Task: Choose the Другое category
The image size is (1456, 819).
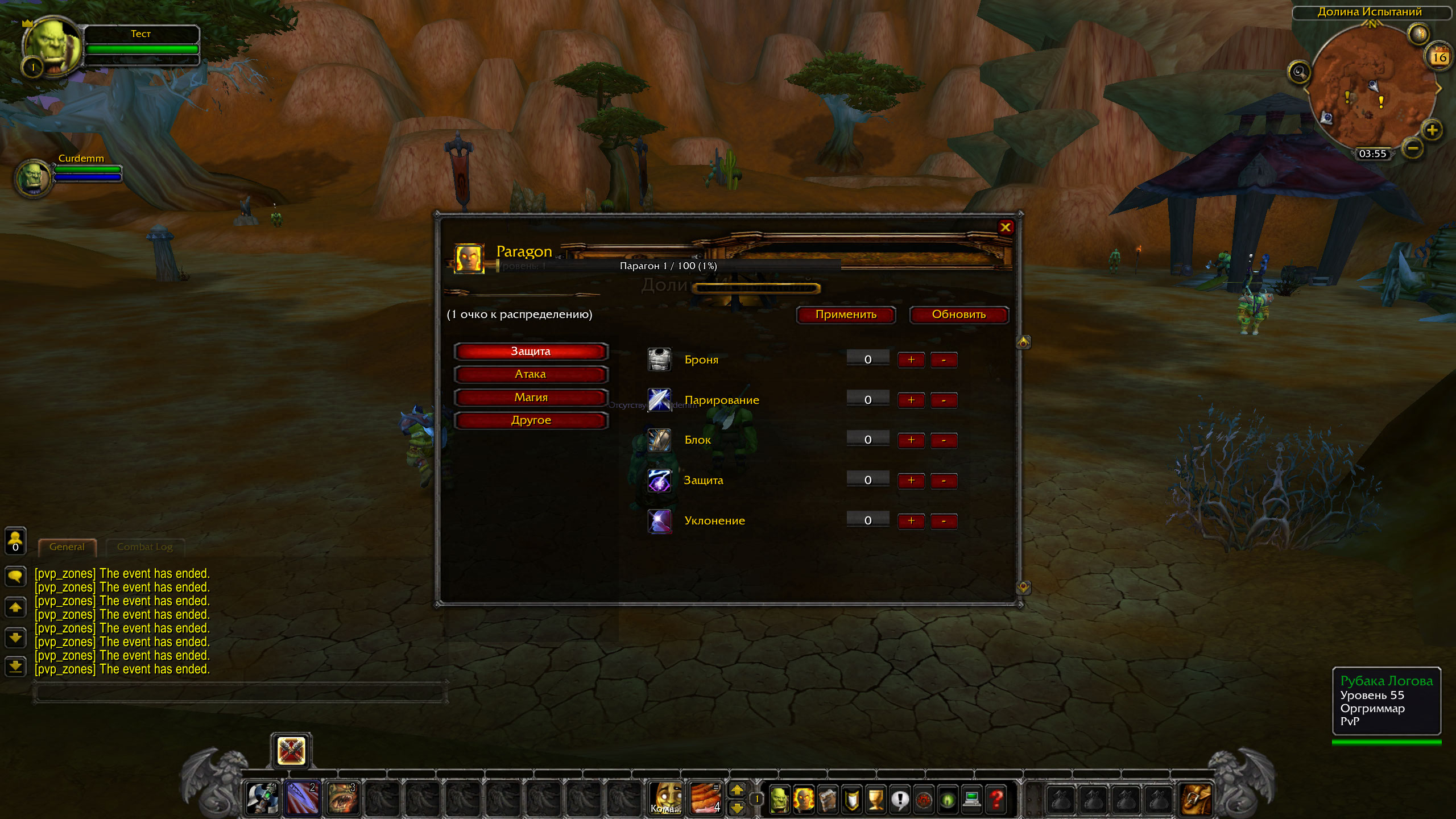Action: (531, 420)
